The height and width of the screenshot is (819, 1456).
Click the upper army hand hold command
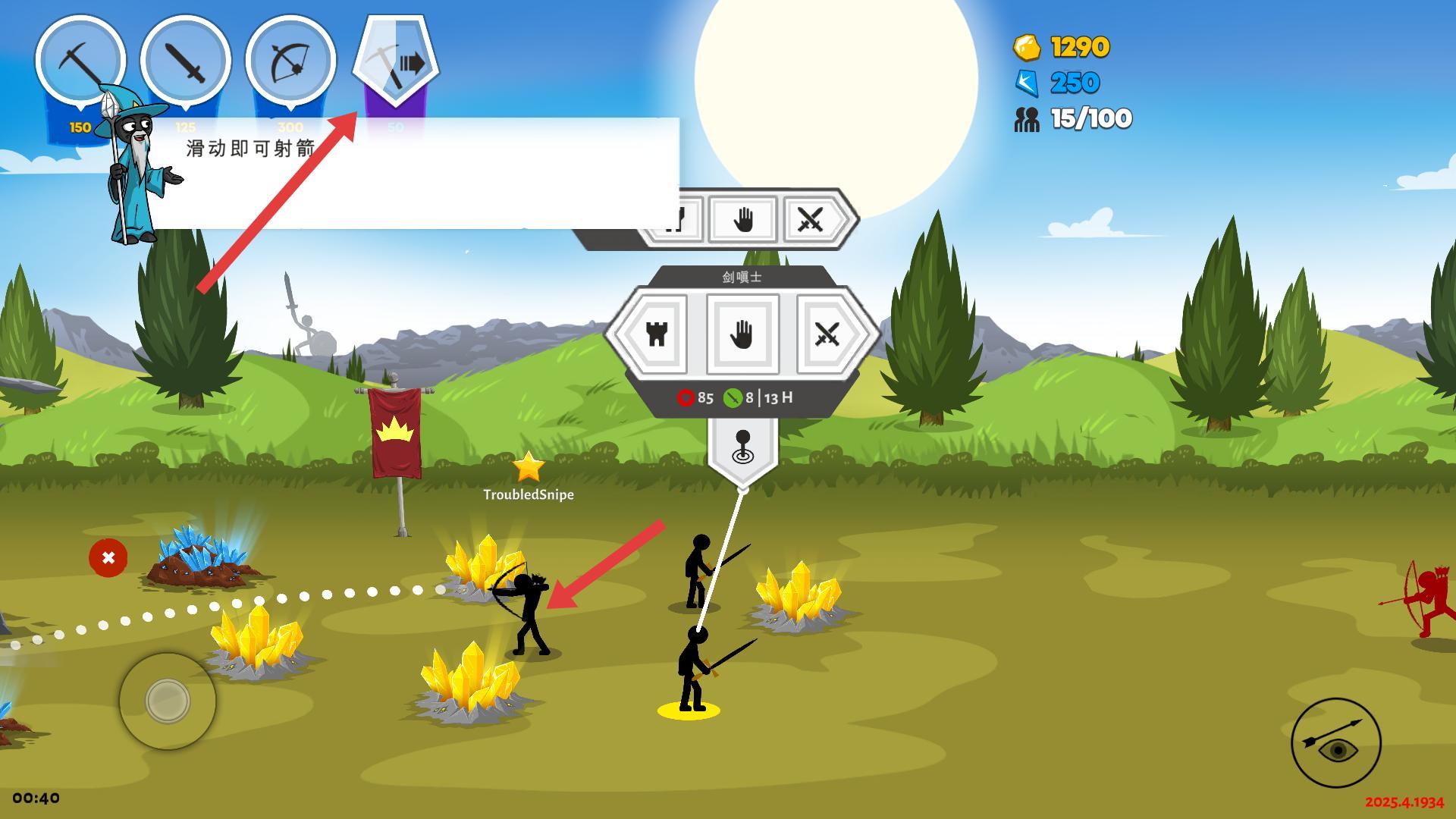742,220
